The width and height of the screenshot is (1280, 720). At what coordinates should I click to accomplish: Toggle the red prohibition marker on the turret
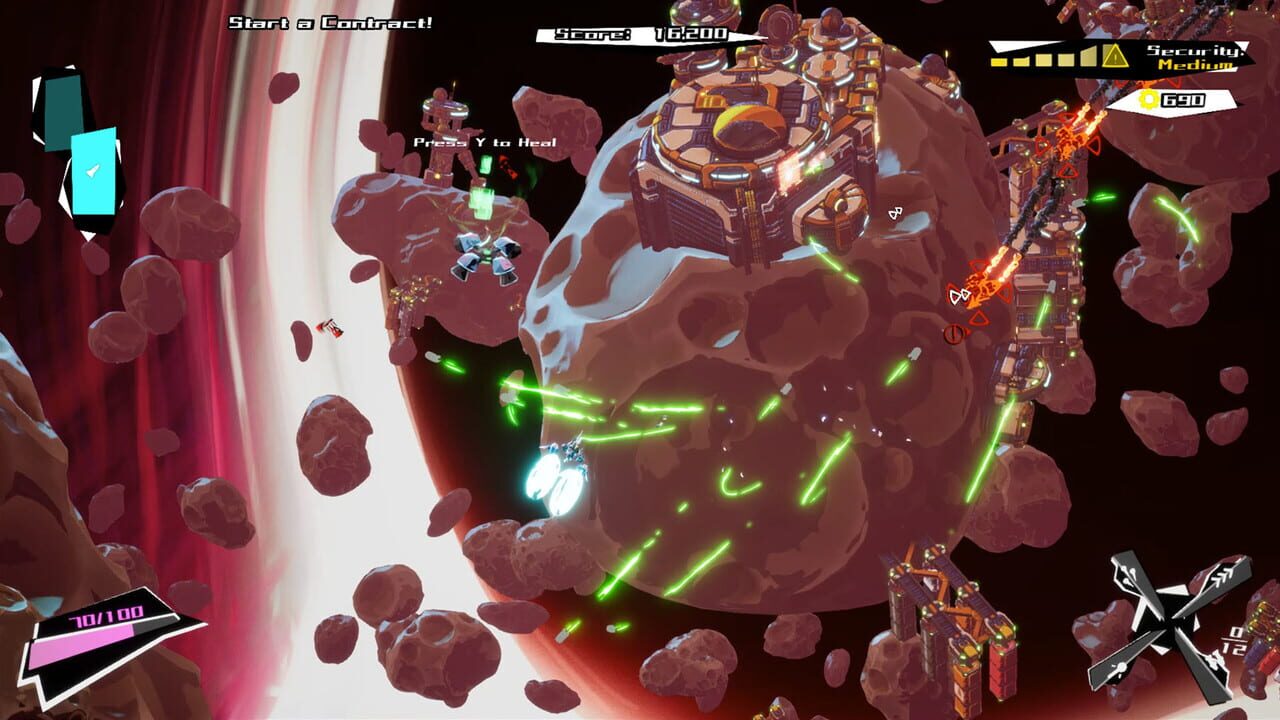pyautogui.click(x=953, y=333)
